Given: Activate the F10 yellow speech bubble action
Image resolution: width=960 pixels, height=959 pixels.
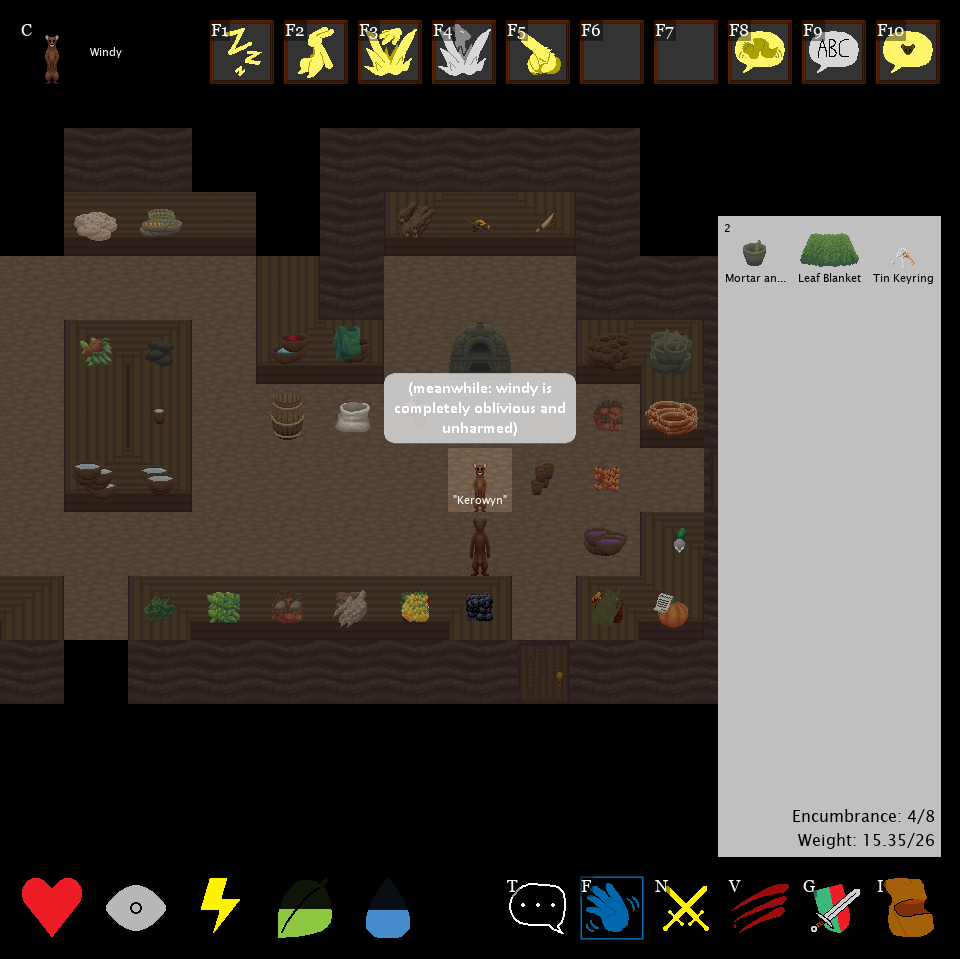Looking at the screenshot, I should coord(907,52).
